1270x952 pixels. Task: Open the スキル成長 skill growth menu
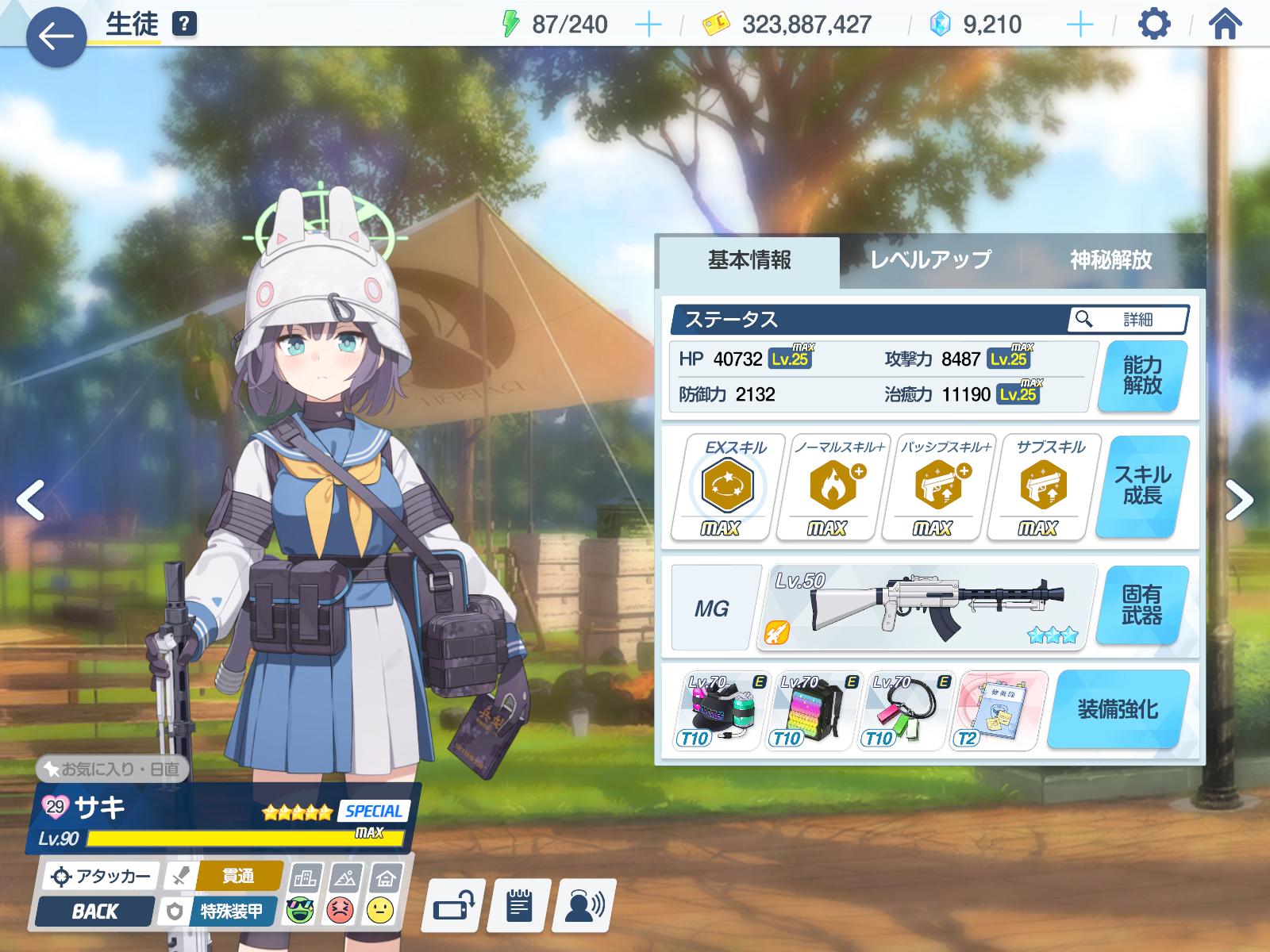pos(1142,486)
